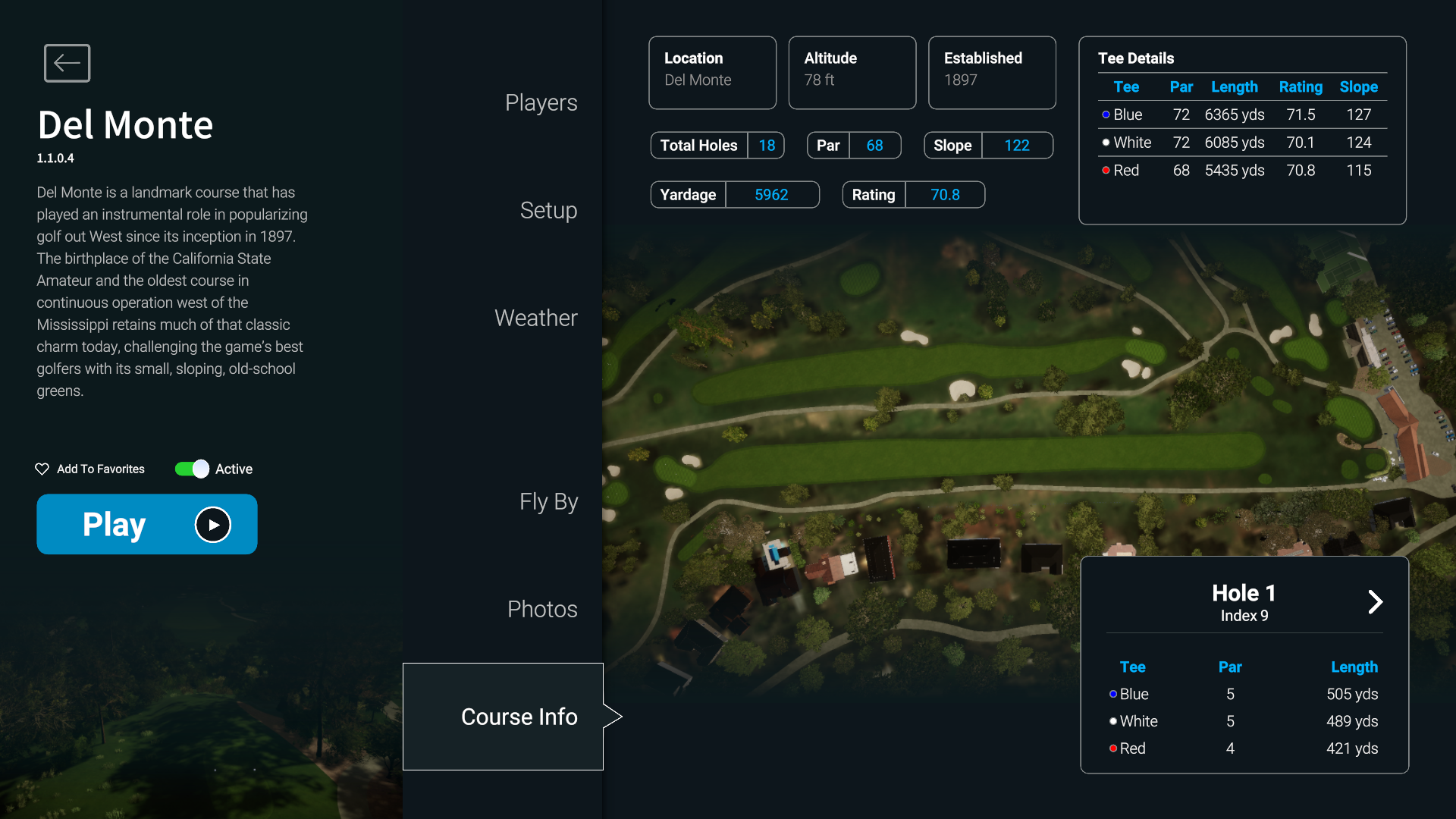Switch to the Players tab

coord(541,102)
